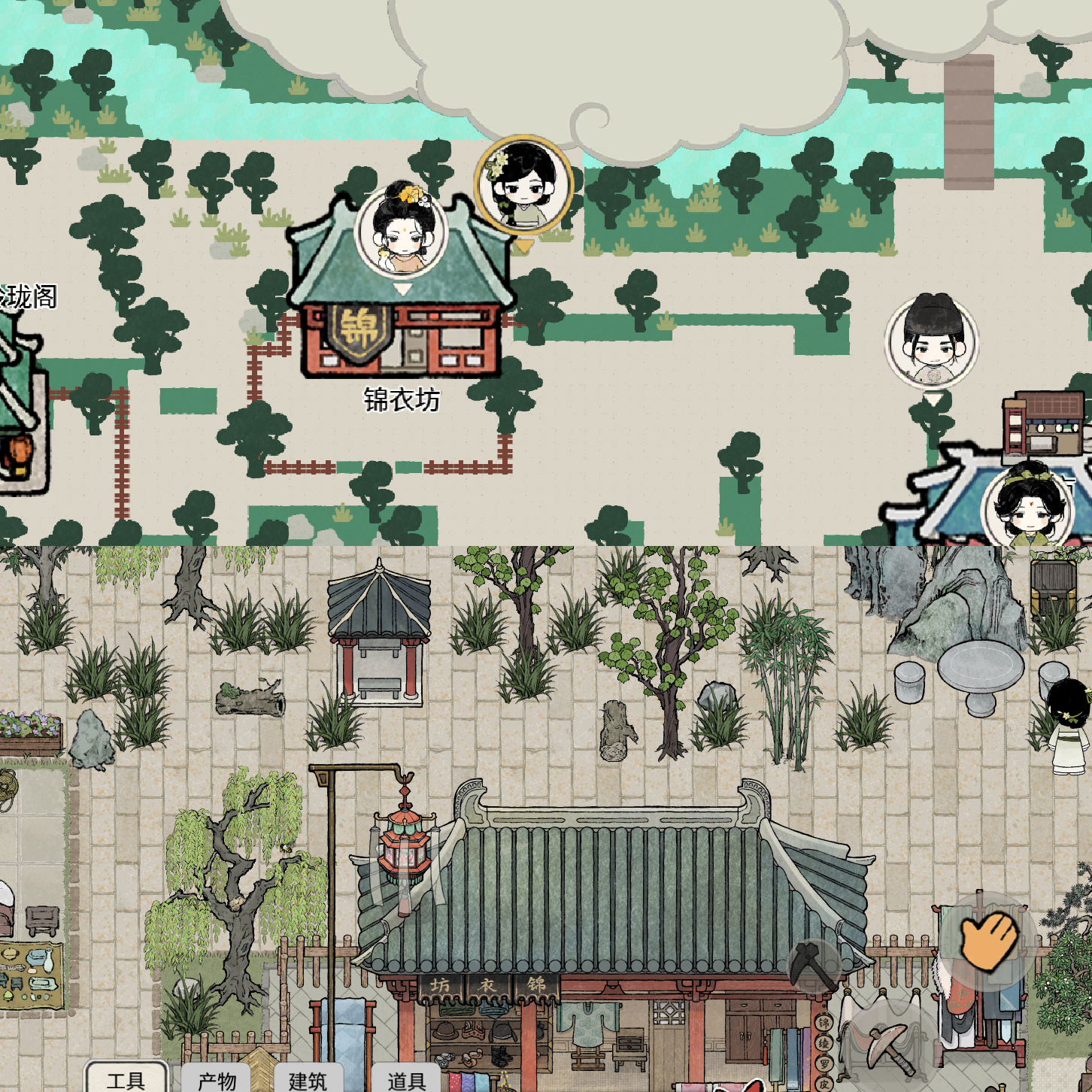Switch to the 工具 tools tab
1092x1092 pixels.
click(126, 1079)
